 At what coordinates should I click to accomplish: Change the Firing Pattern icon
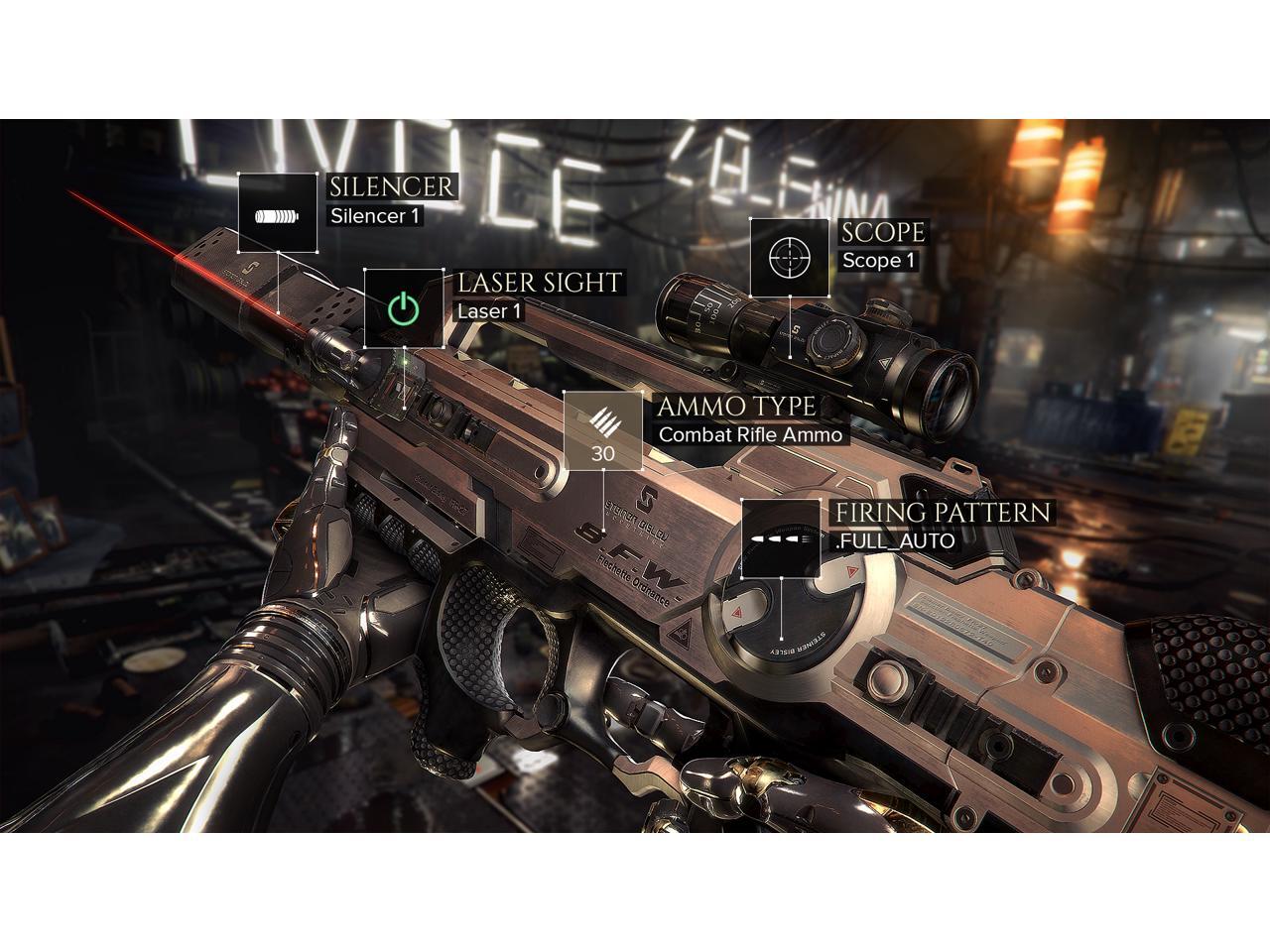point(781,538)
